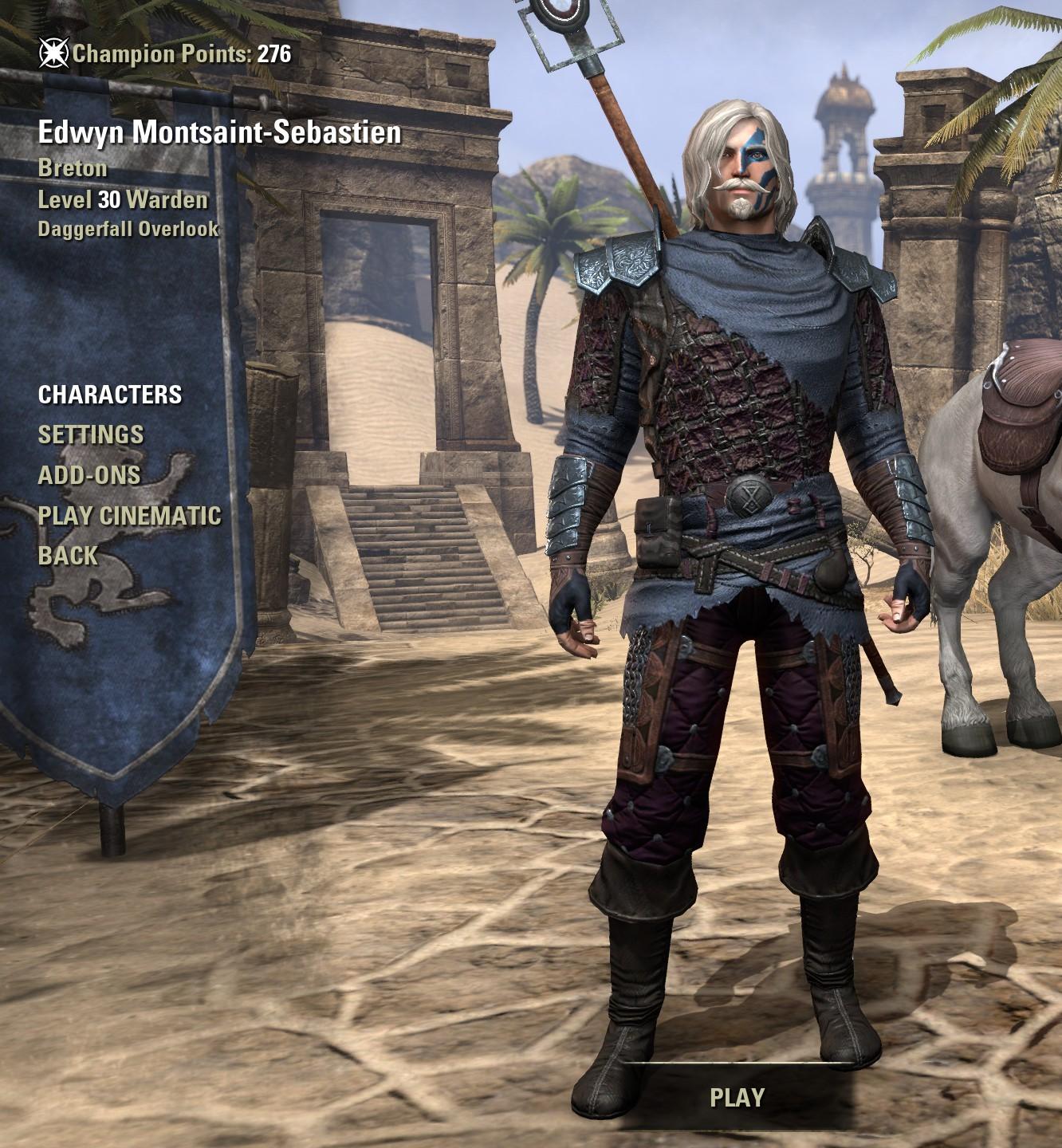
Task: Click BACK to return to previous screen
Action: tap(67, 556)
